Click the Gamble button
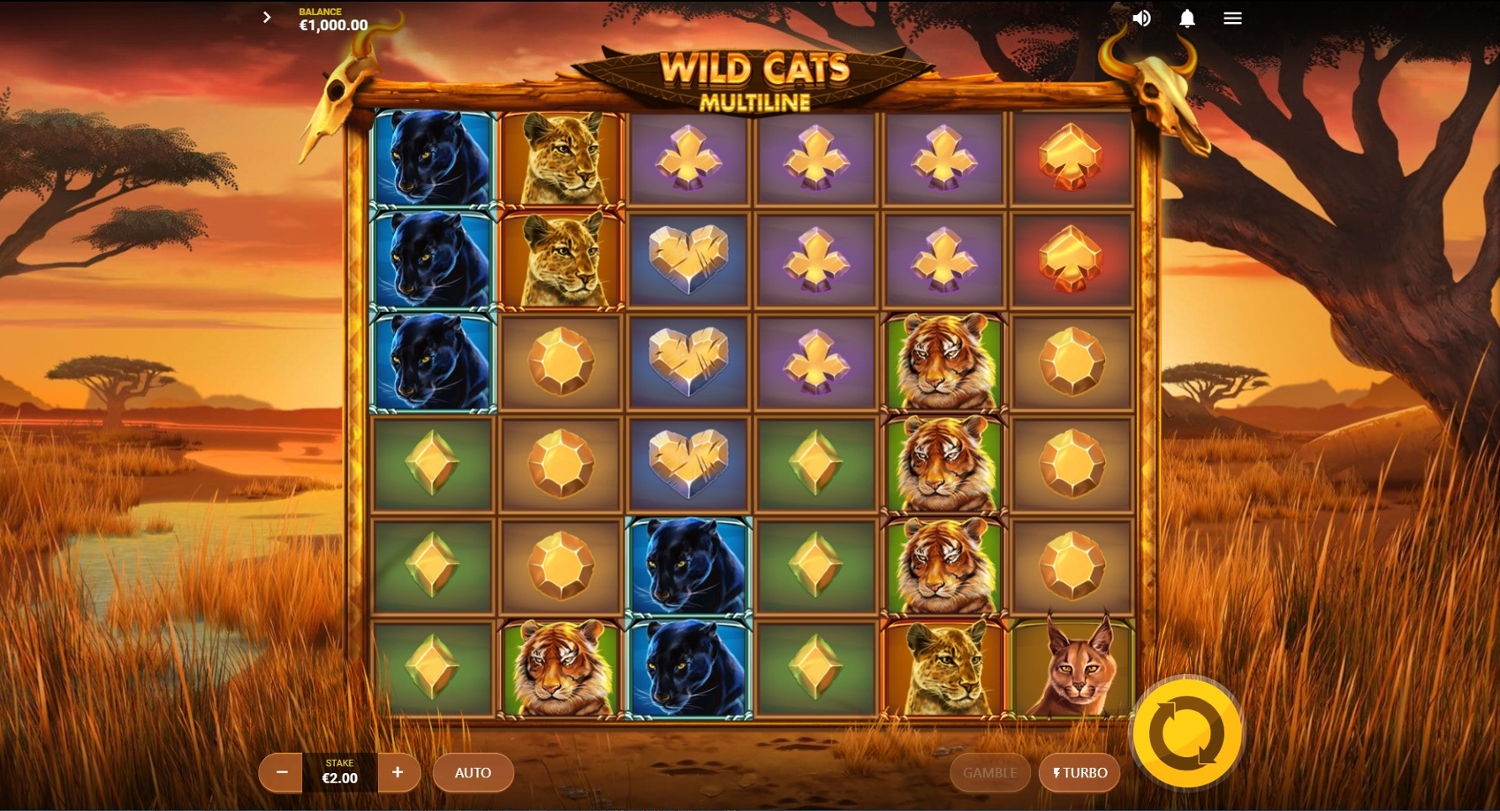This screenshot has height=811, width=1500. [x=989, y=772]
